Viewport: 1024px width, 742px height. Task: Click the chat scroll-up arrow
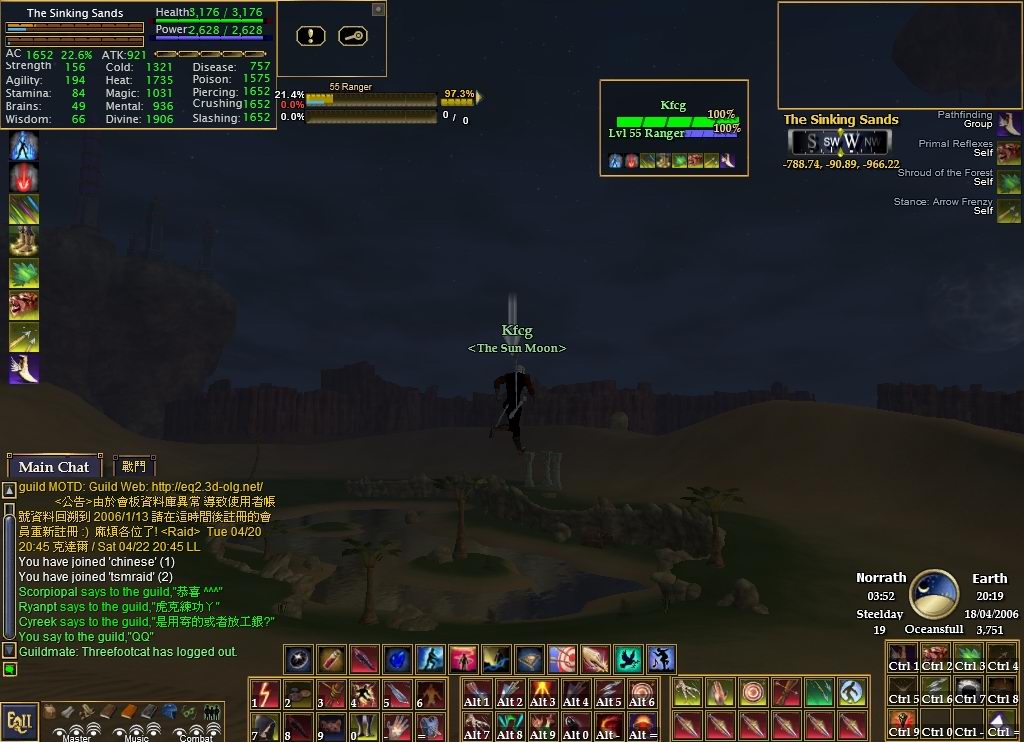9,490
